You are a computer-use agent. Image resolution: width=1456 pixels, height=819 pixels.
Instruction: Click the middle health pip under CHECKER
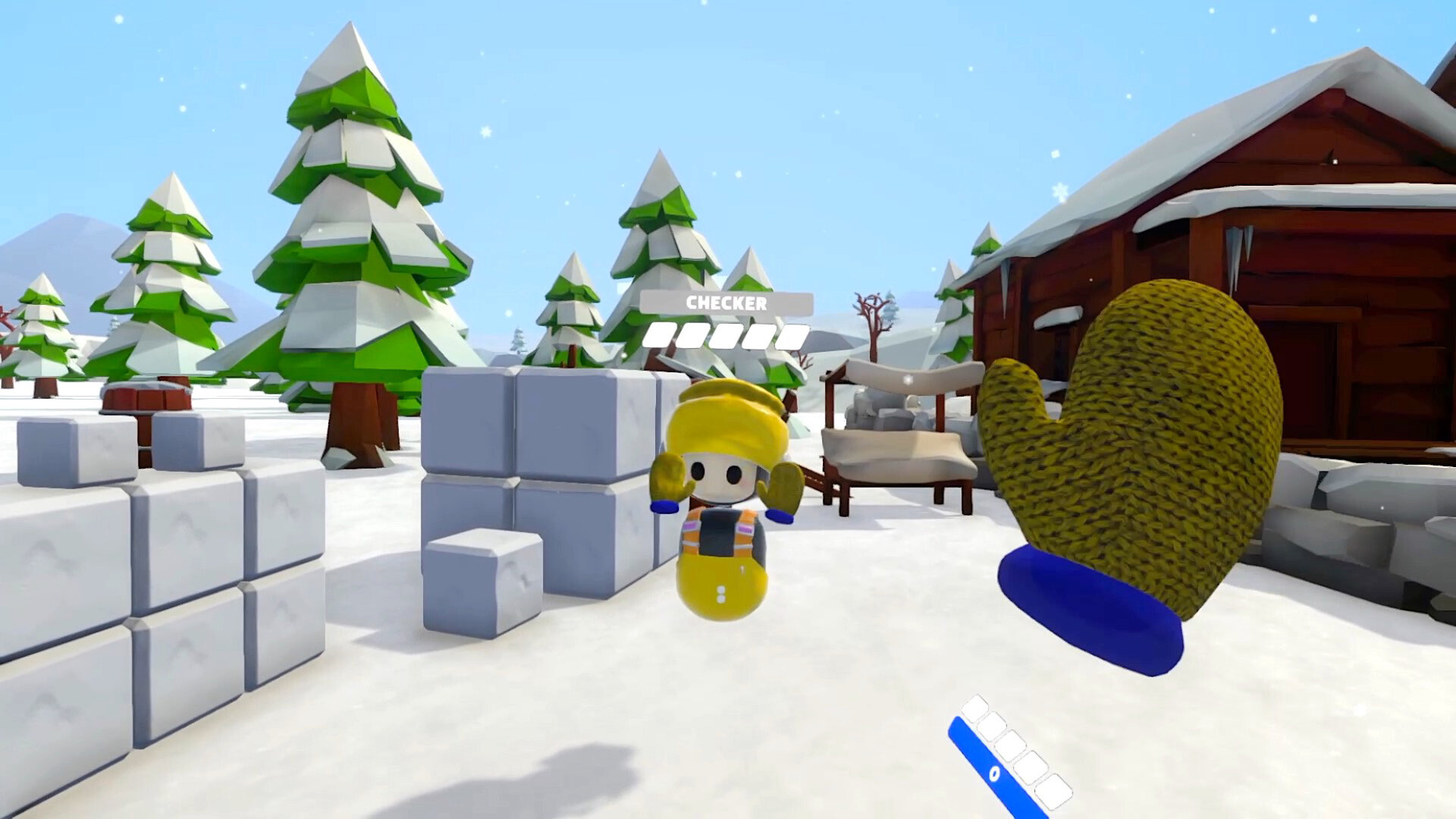726,337
